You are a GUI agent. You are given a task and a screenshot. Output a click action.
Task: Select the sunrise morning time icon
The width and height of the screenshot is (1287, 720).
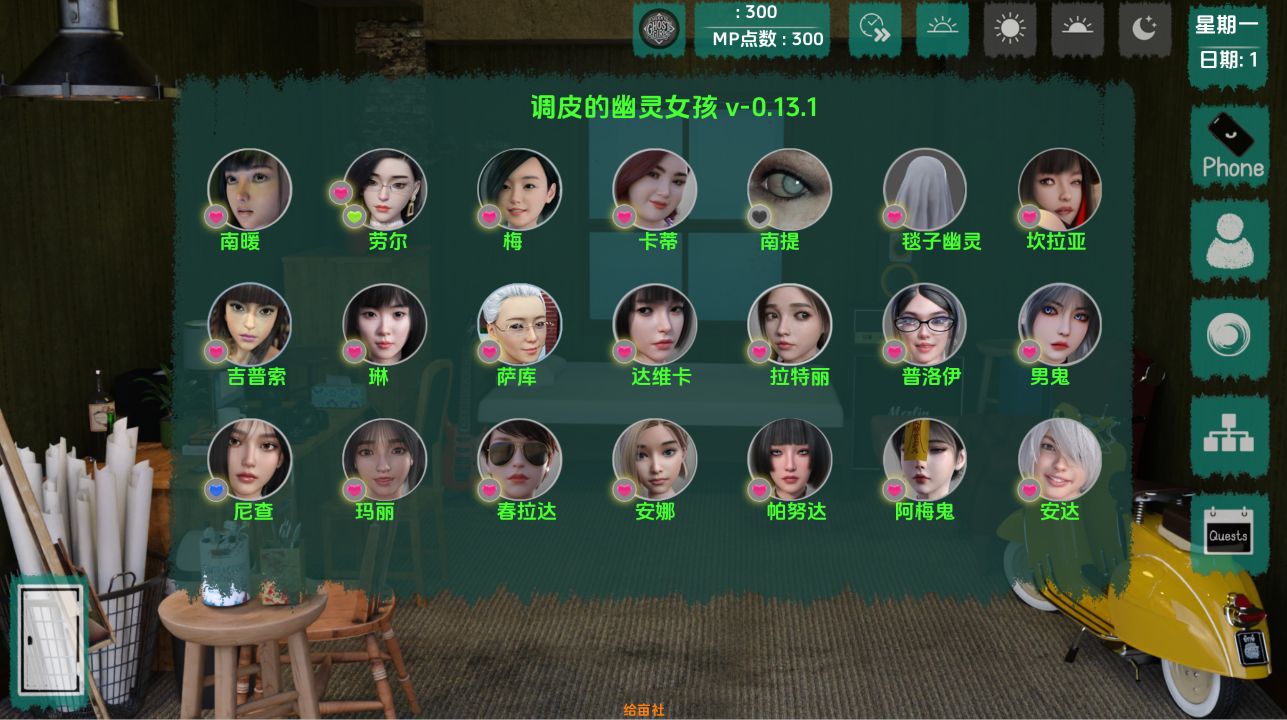pyautogui.click(x=943, y=29)
